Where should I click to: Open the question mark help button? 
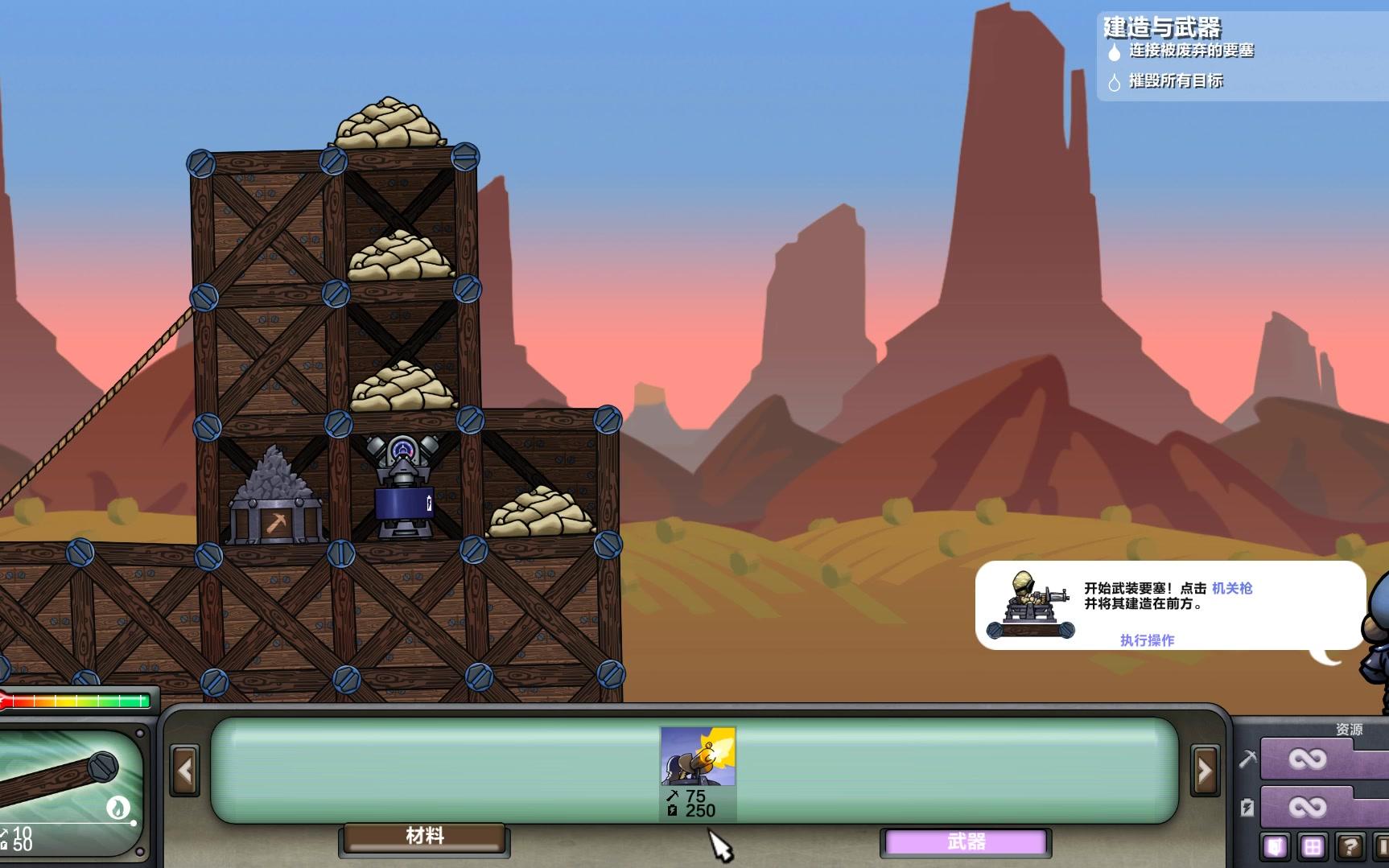1350,846
